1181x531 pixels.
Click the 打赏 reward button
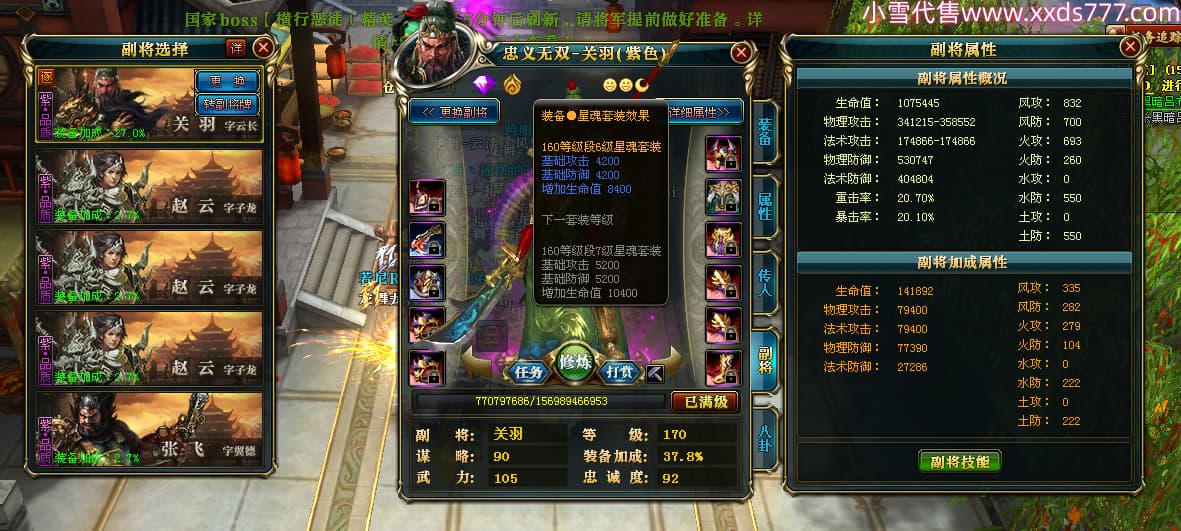(x=622, y=371)
